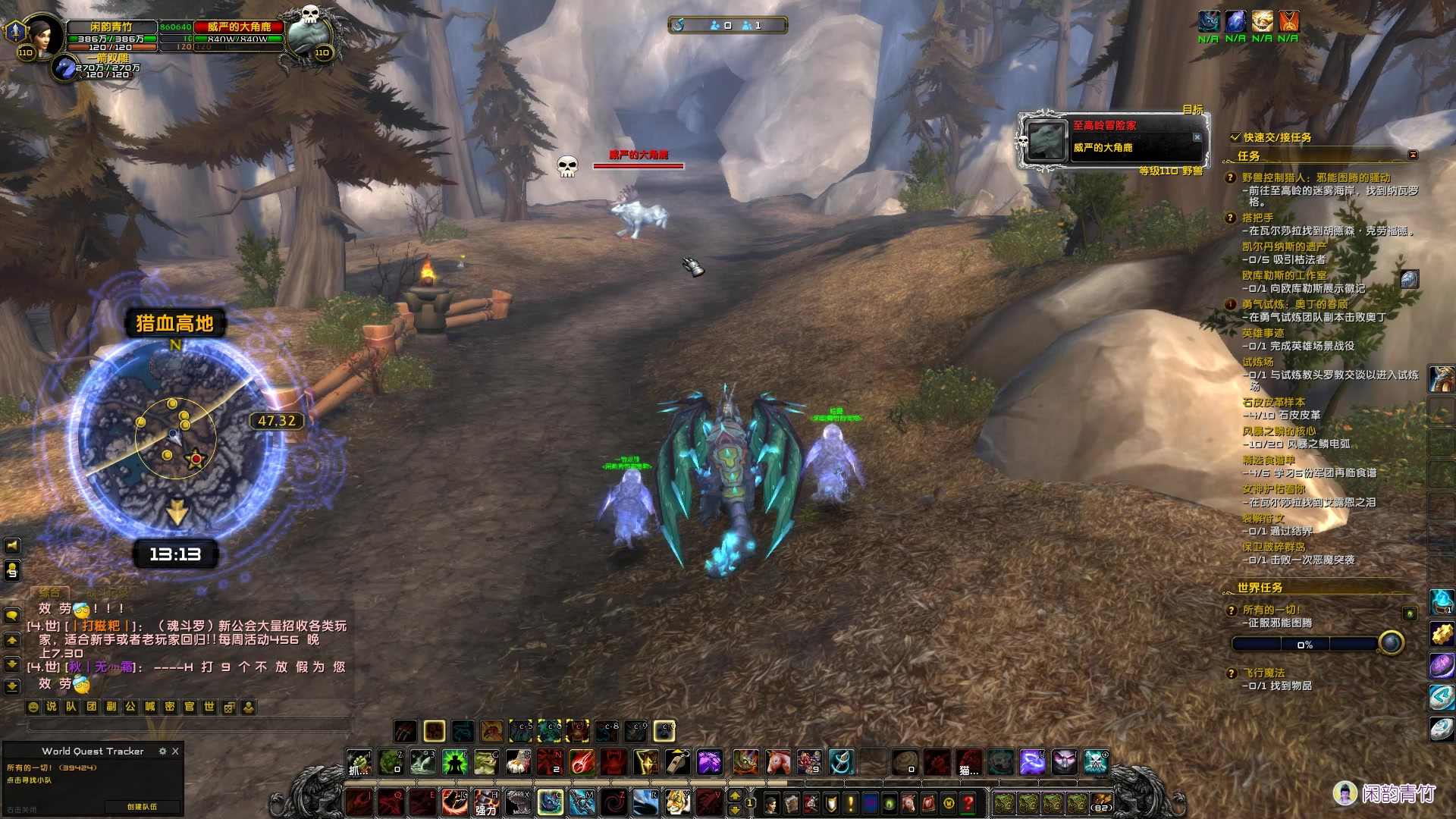Use the horse mount action icon
Image resolution: width=1456 pixels, height=819 pixels.
[x=777, y=762]
